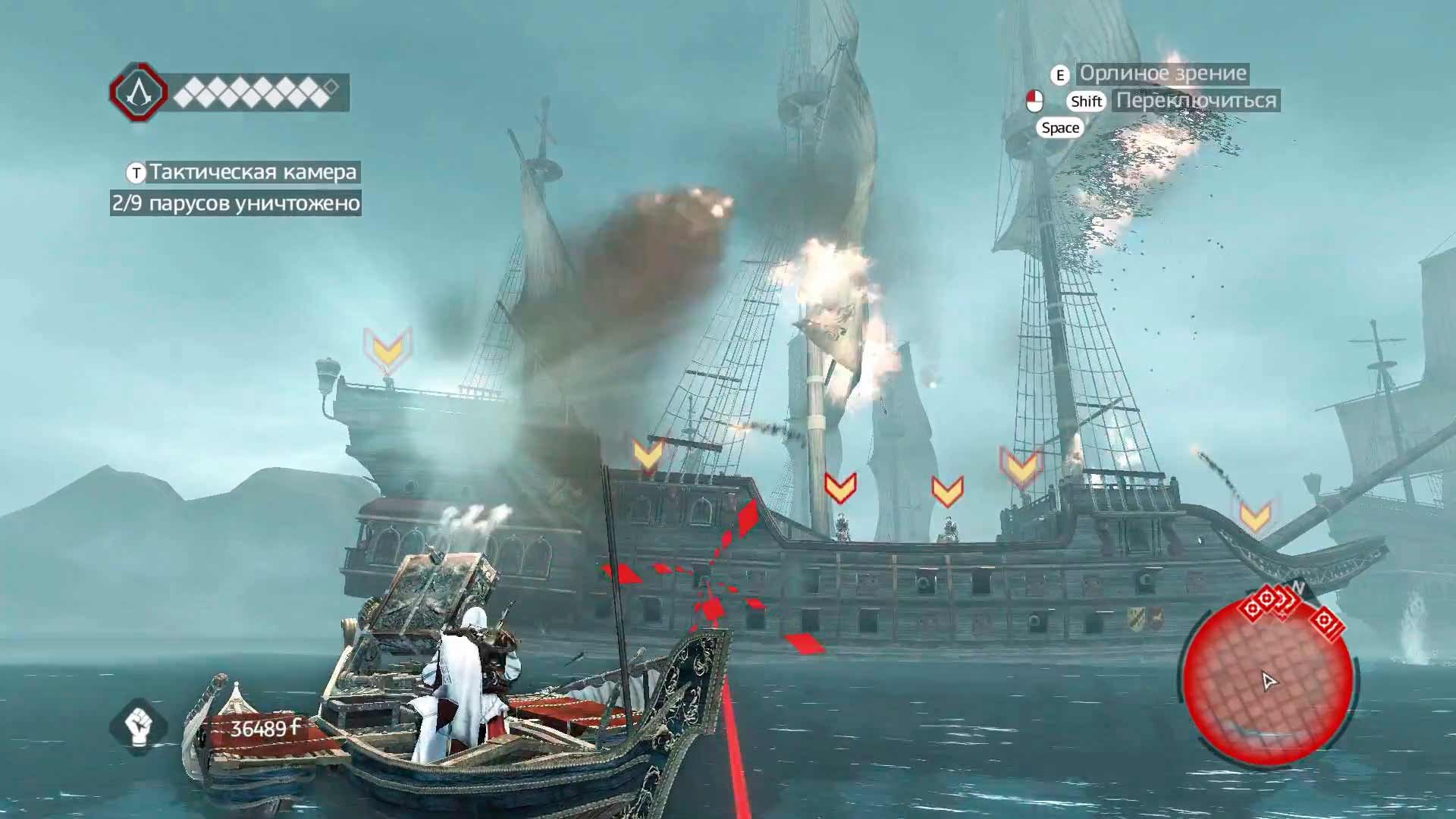
Task: Click the T key prompt for tactical camera
Action: [134, 173]
